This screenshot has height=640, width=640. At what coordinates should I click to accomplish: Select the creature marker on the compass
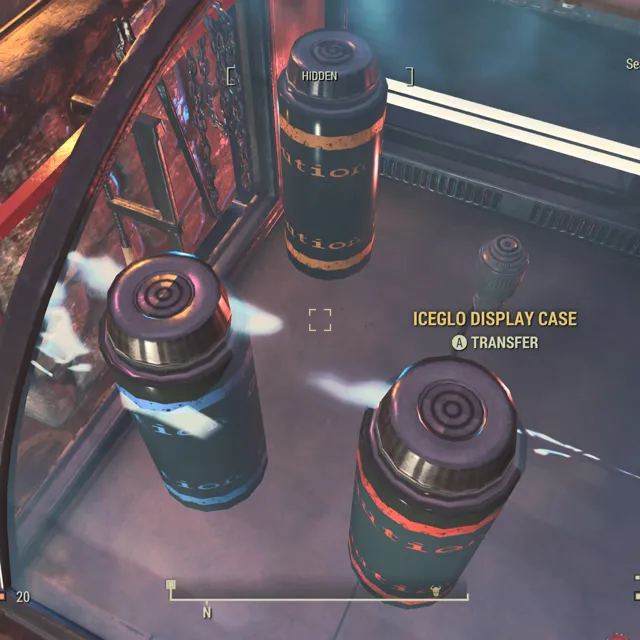[436, 590]
